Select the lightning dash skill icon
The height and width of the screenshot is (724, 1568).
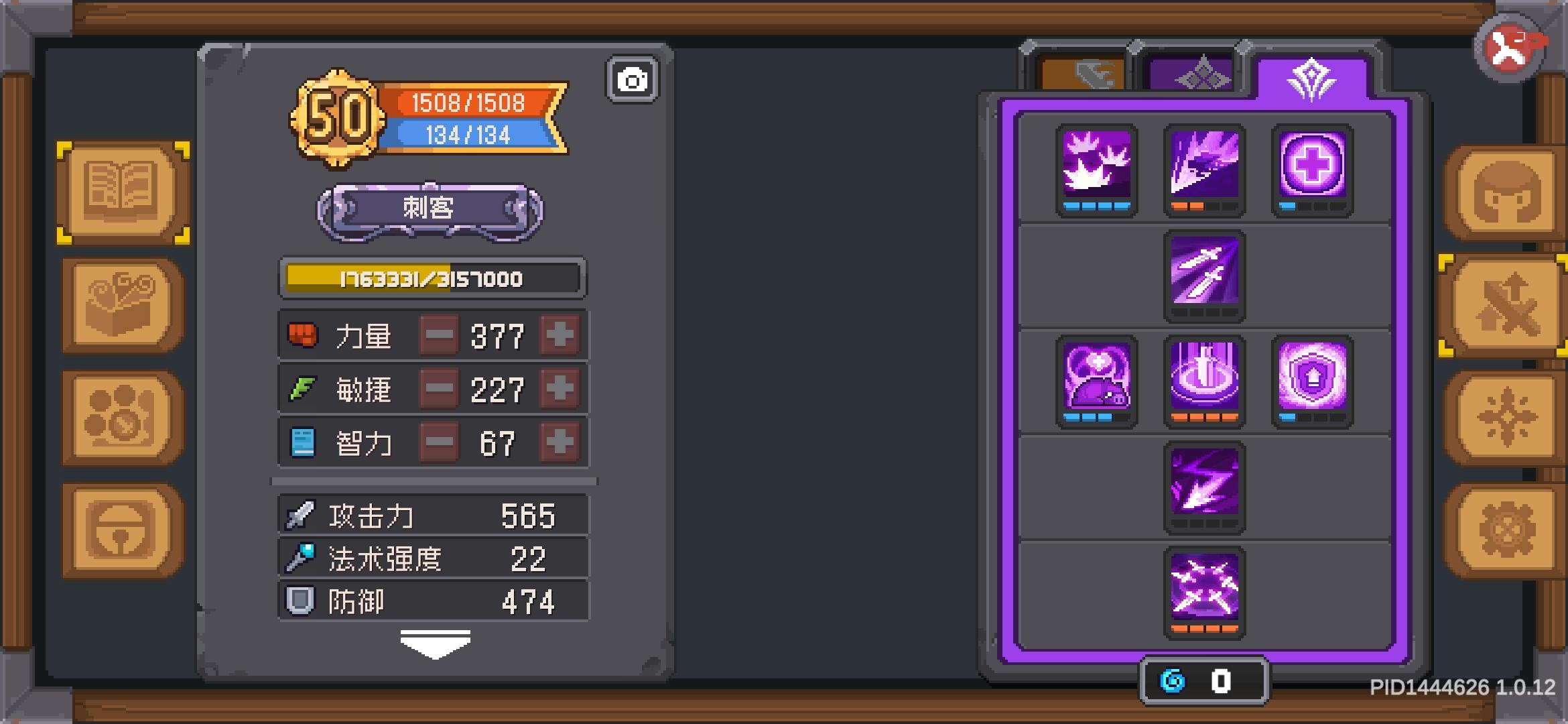click(1204, 488)
